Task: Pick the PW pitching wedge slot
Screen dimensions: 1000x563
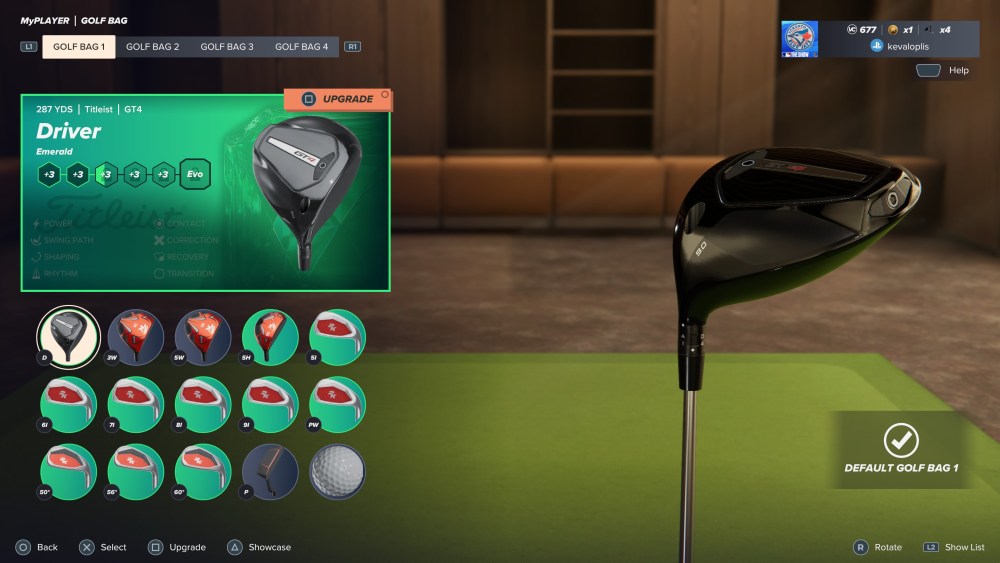Action: coord(337,404)
